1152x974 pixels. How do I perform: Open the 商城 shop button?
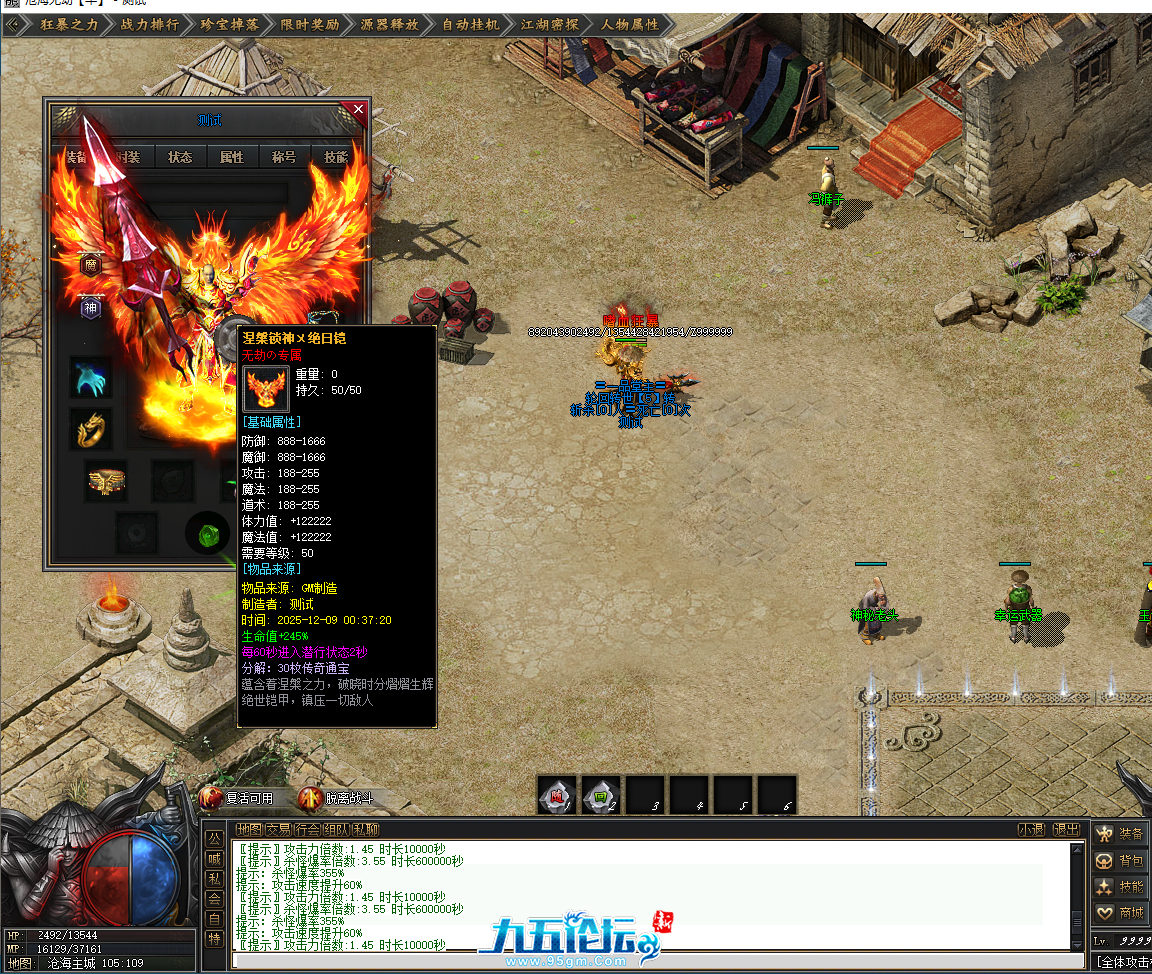(x=1119, y=912)
